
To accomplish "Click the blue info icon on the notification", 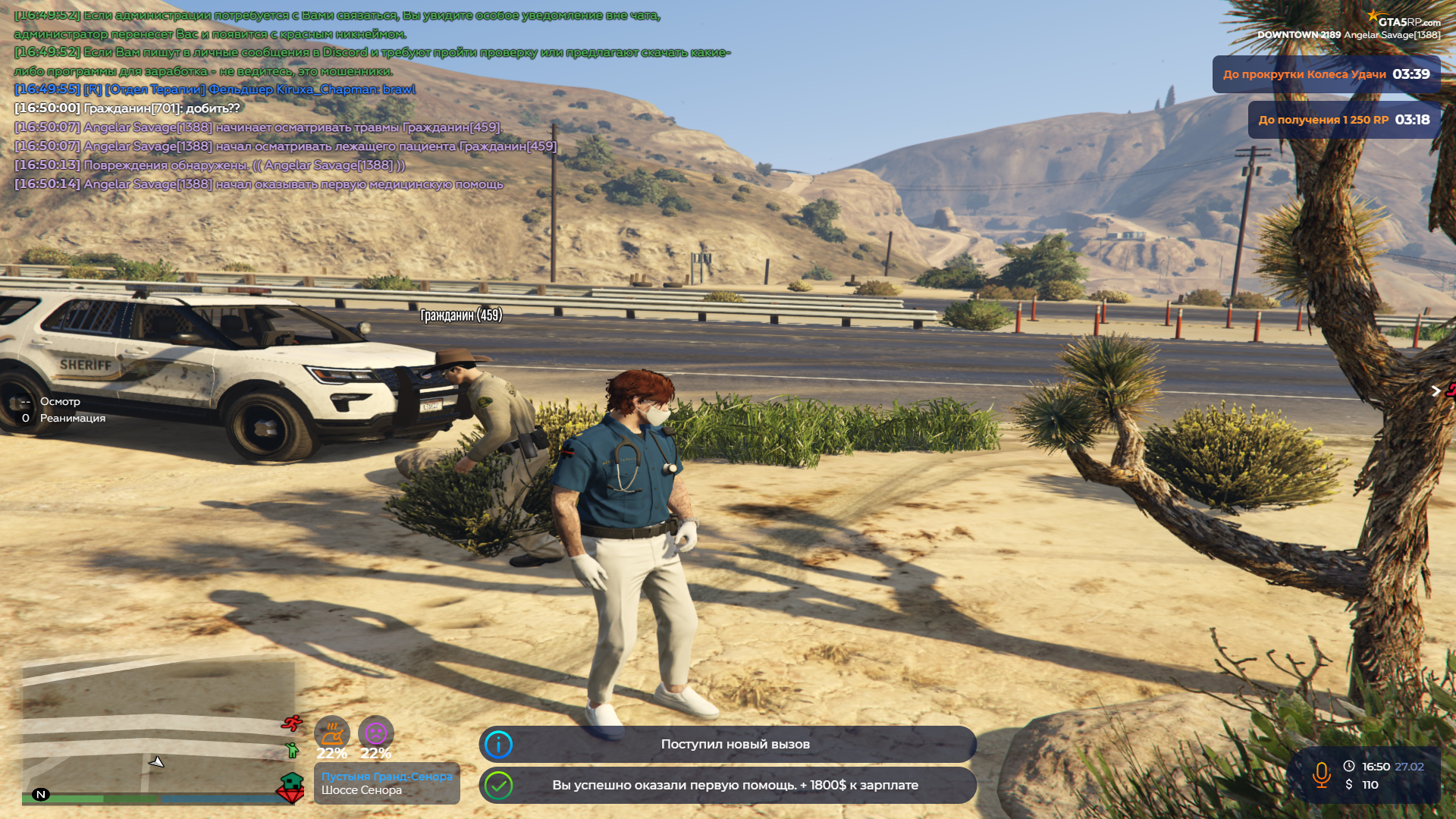I will click(498, 745).
